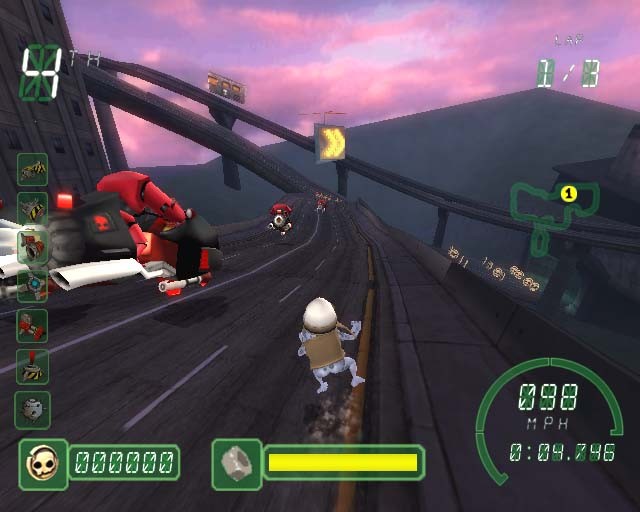
Task: Select the top yellow-striped weapon icon
Action: point(32,169)
